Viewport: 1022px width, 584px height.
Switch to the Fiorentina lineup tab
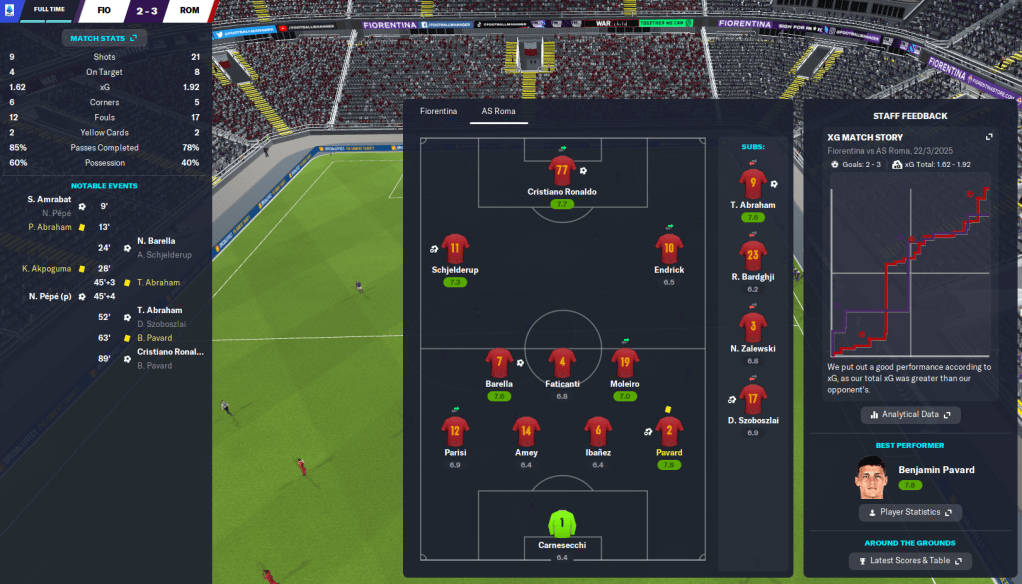438,111
